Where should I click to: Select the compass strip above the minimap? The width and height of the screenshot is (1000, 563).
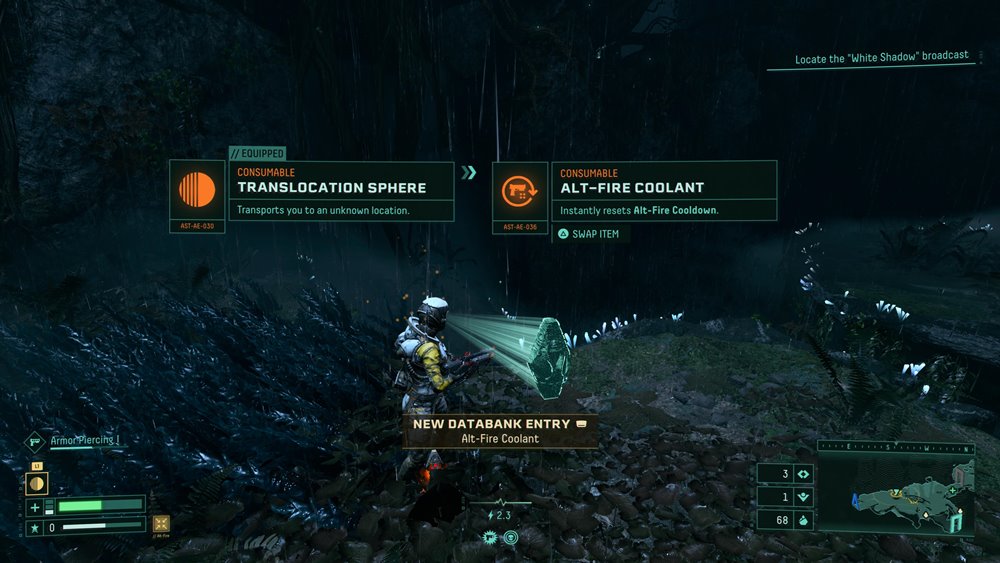coord(896,447)
